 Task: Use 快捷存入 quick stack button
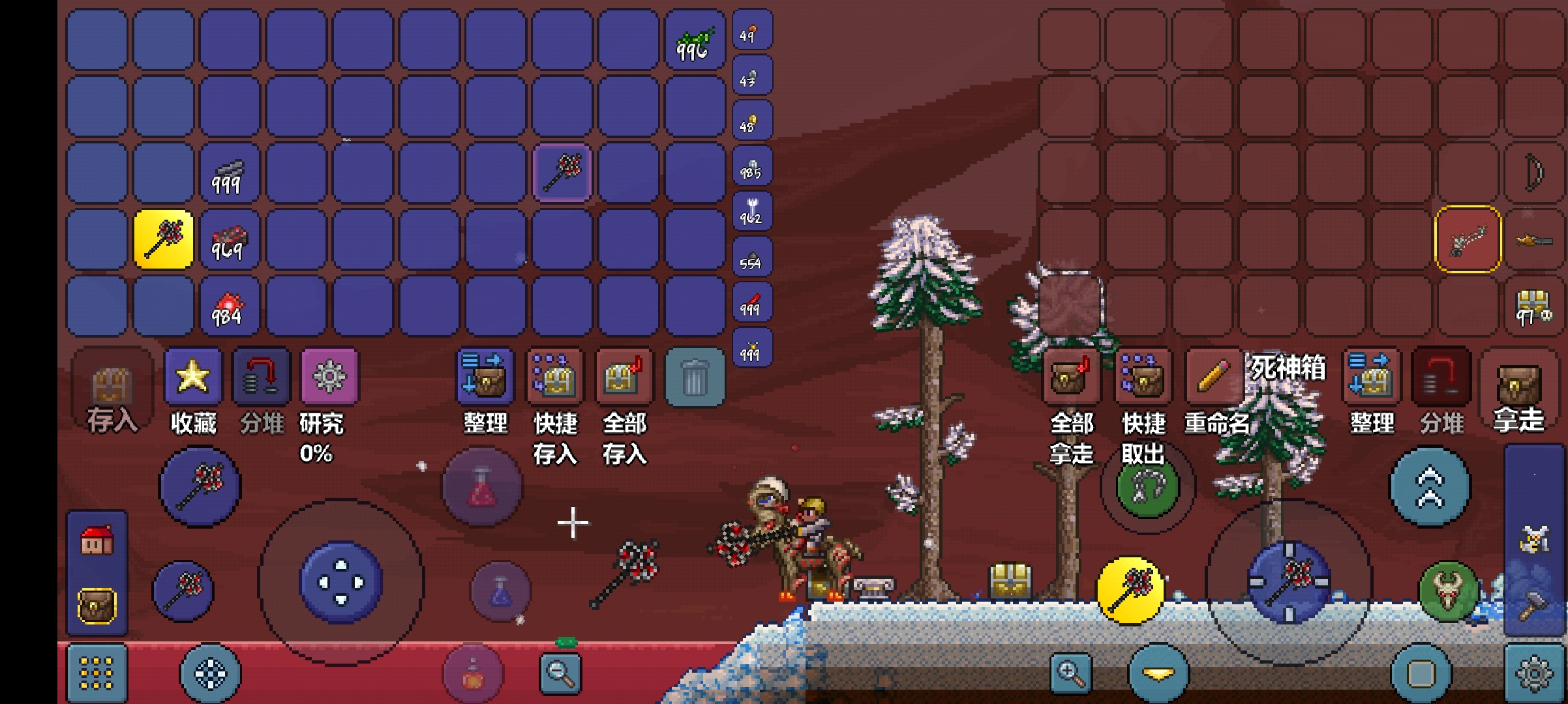tap(554, 377)
